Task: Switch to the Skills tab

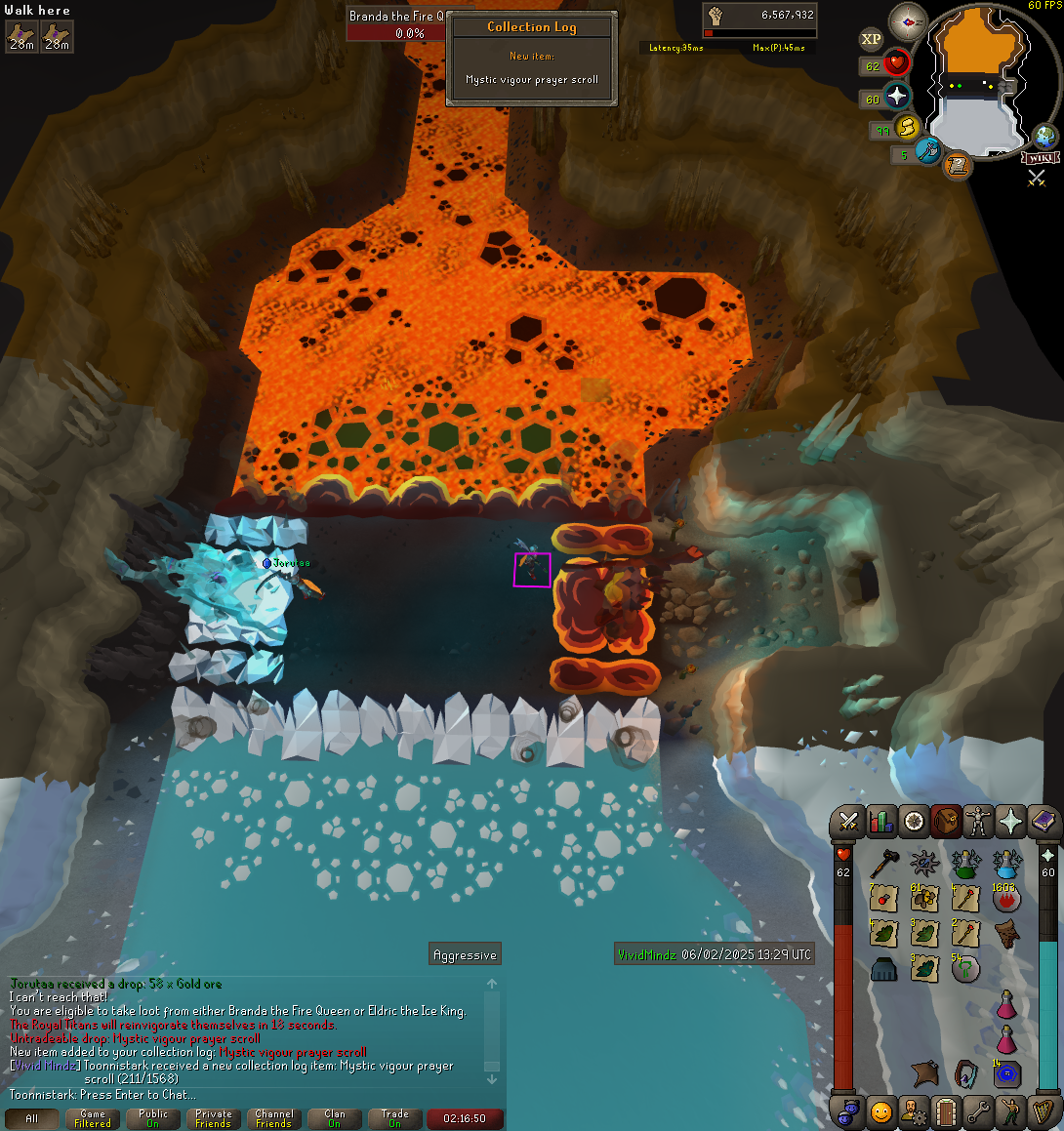Action: [x=880, y=822]
